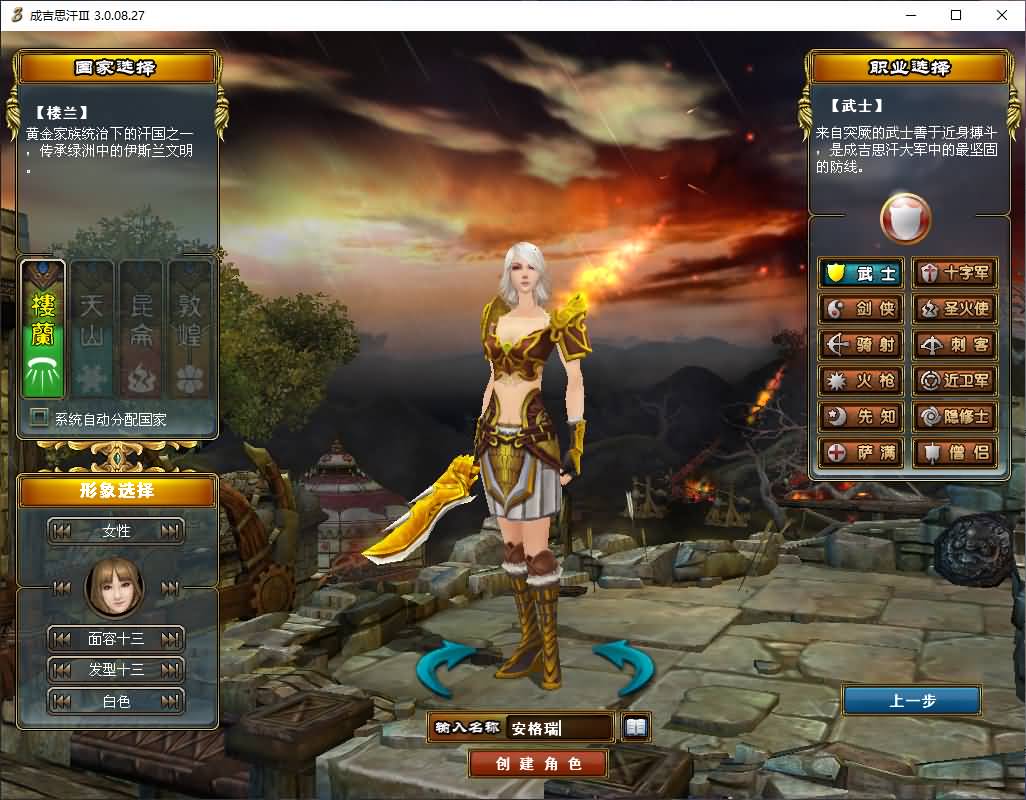
Task: Pick the 萨满 class
Action: click(x=861, y=453)
